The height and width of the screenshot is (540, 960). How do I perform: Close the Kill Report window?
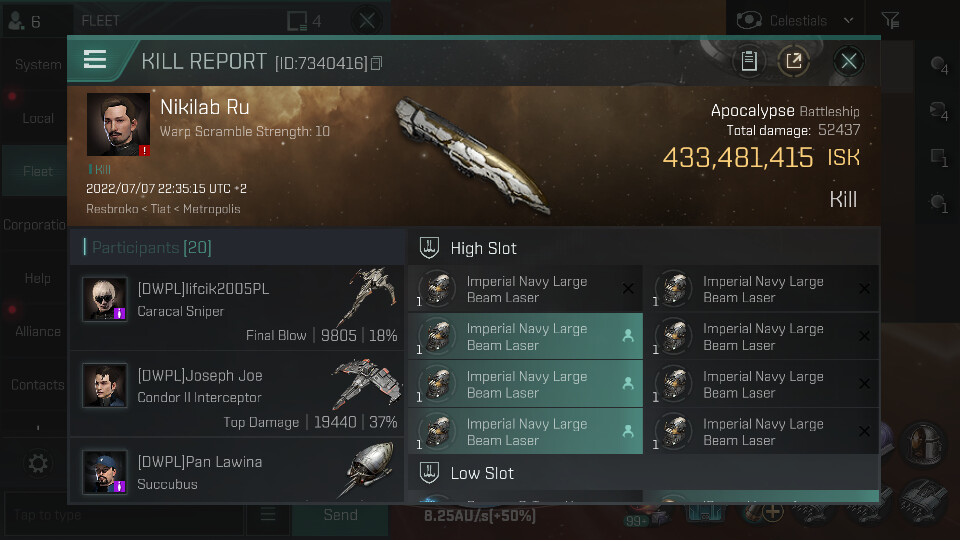coord(849,61)
